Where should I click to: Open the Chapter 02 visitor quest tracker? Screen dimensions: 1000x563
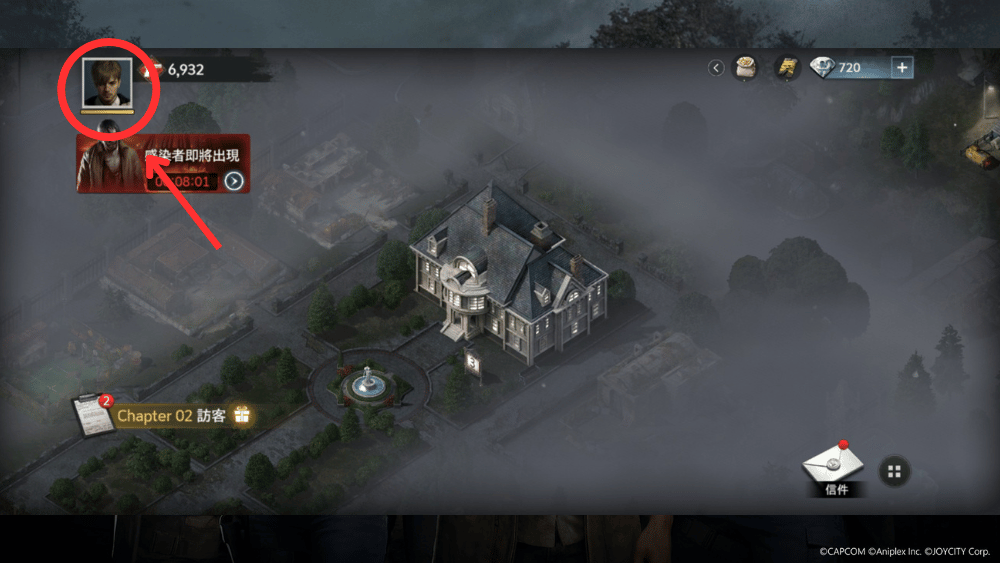coord(170,415)
